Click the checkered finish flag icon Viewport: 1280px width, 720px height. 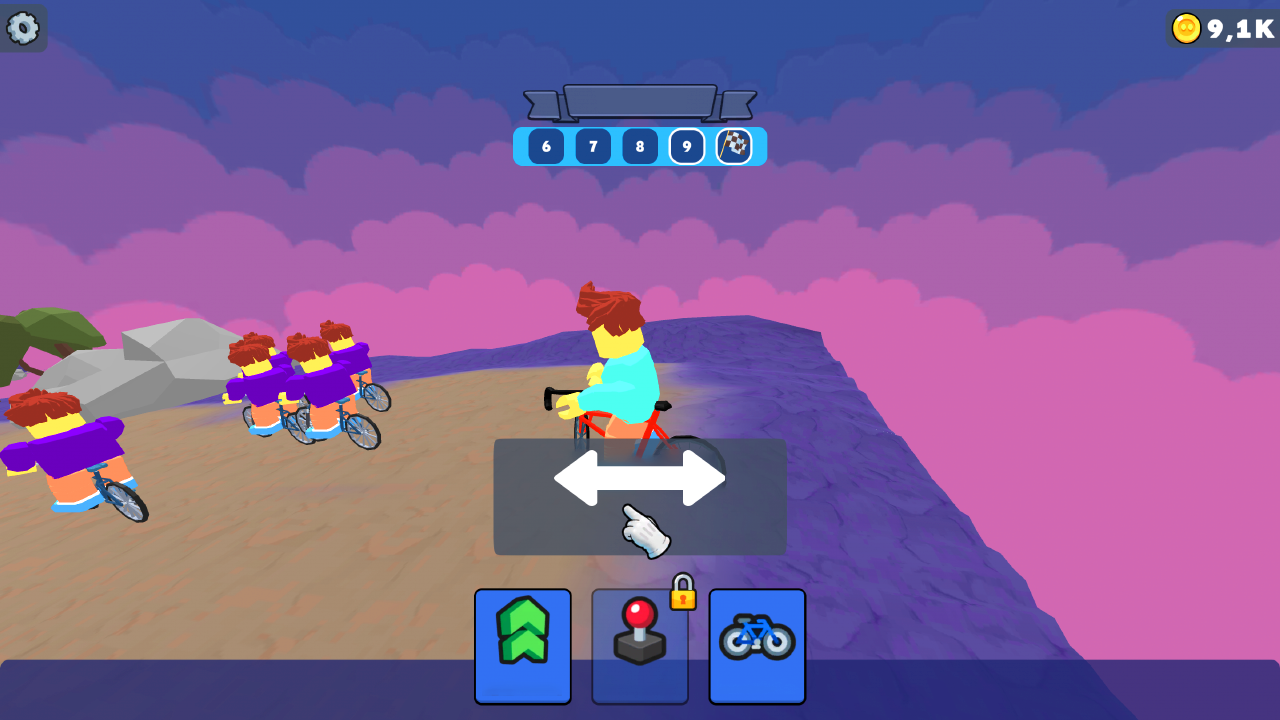tap(734, 146)
